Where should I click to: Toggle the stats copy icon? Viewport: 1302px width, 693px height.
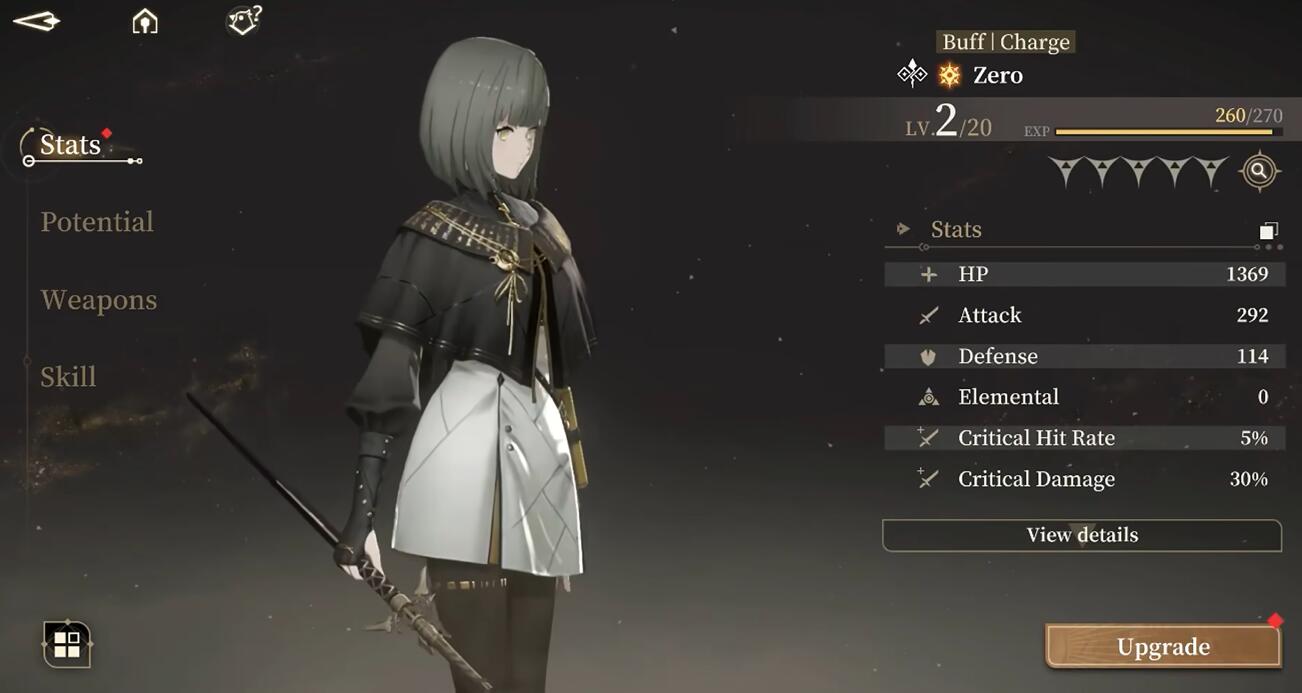1268,231
